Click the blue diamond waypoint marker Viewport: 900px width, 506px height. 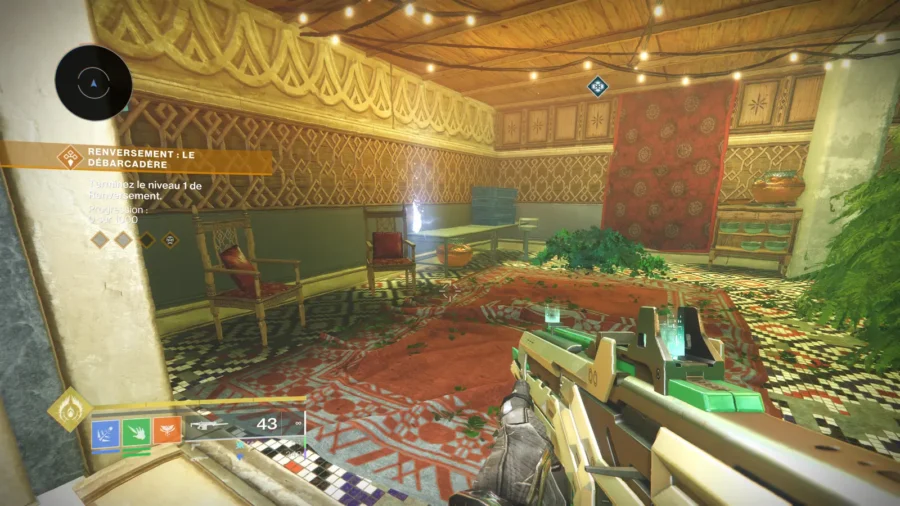(598, 87)
